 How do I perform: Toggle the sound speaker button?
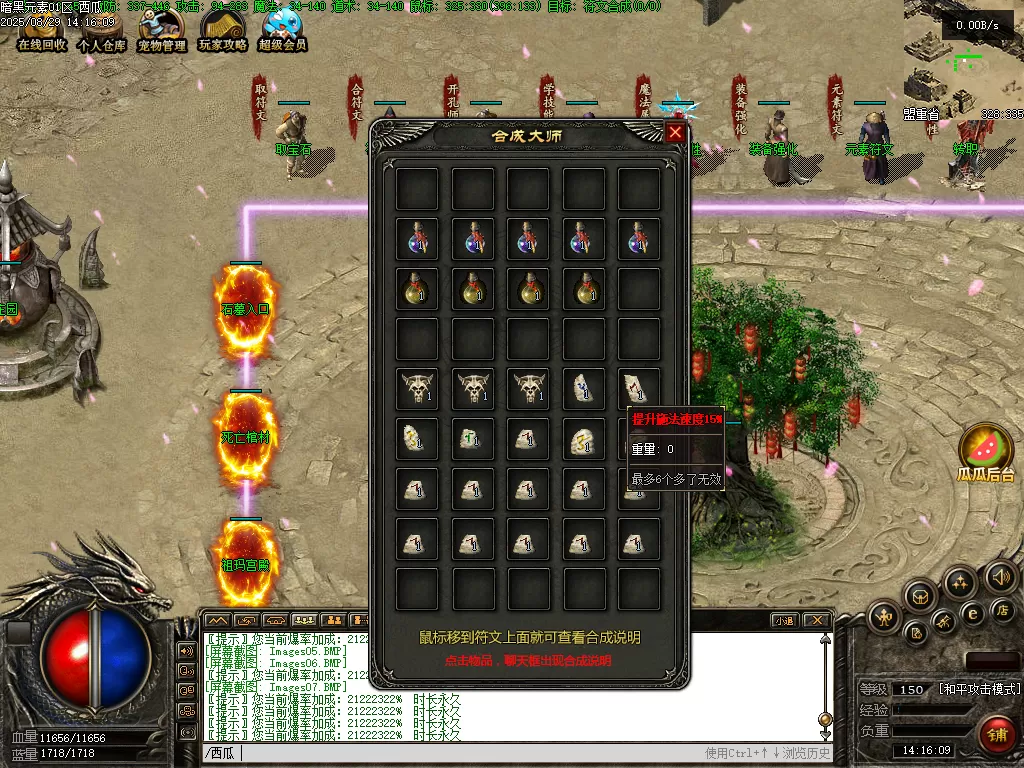[x=1000, y=576]
